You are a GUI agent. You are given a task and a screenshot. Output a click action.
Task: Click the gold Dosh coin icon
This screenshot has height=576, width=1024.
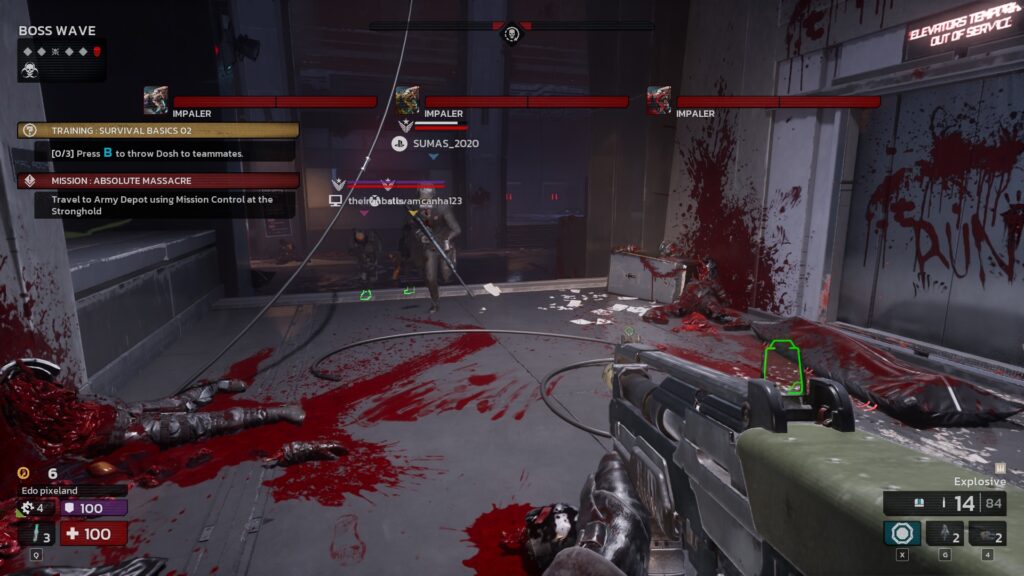click(24, 473)
